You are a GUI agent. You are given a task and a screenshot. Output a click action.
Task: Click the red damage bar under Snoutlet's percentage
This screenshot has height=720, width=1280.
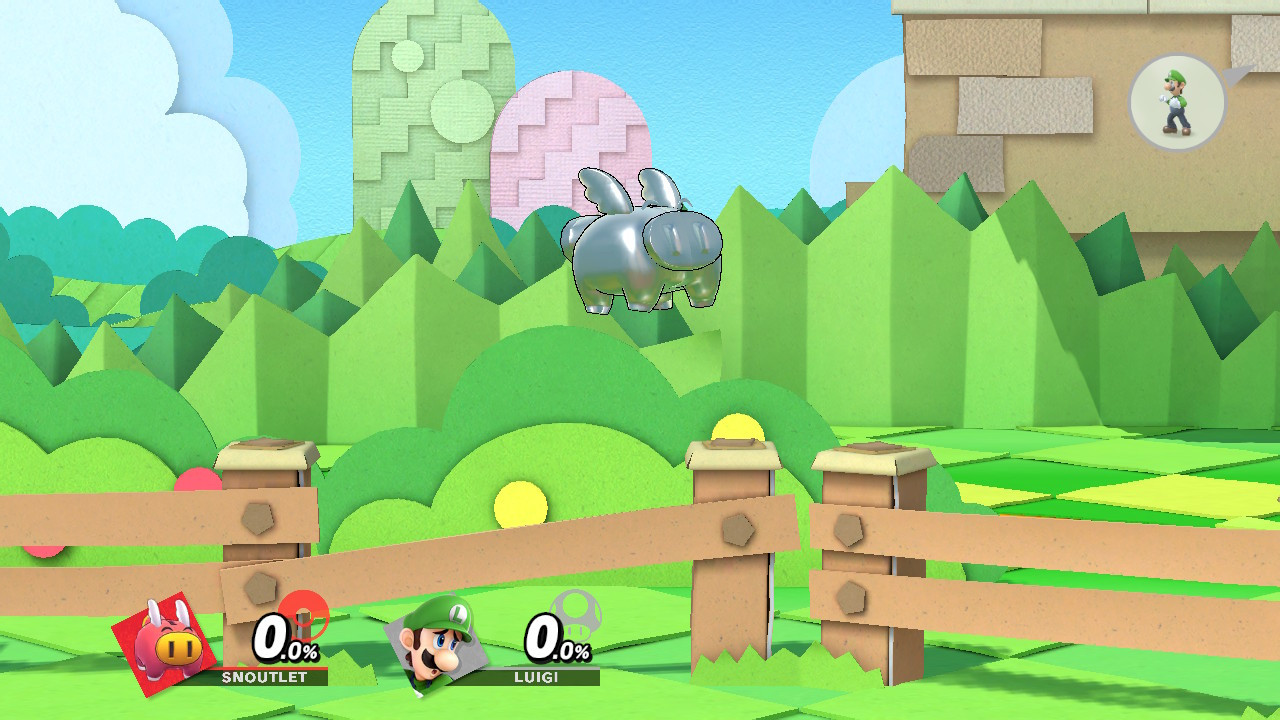coord(270,668)
